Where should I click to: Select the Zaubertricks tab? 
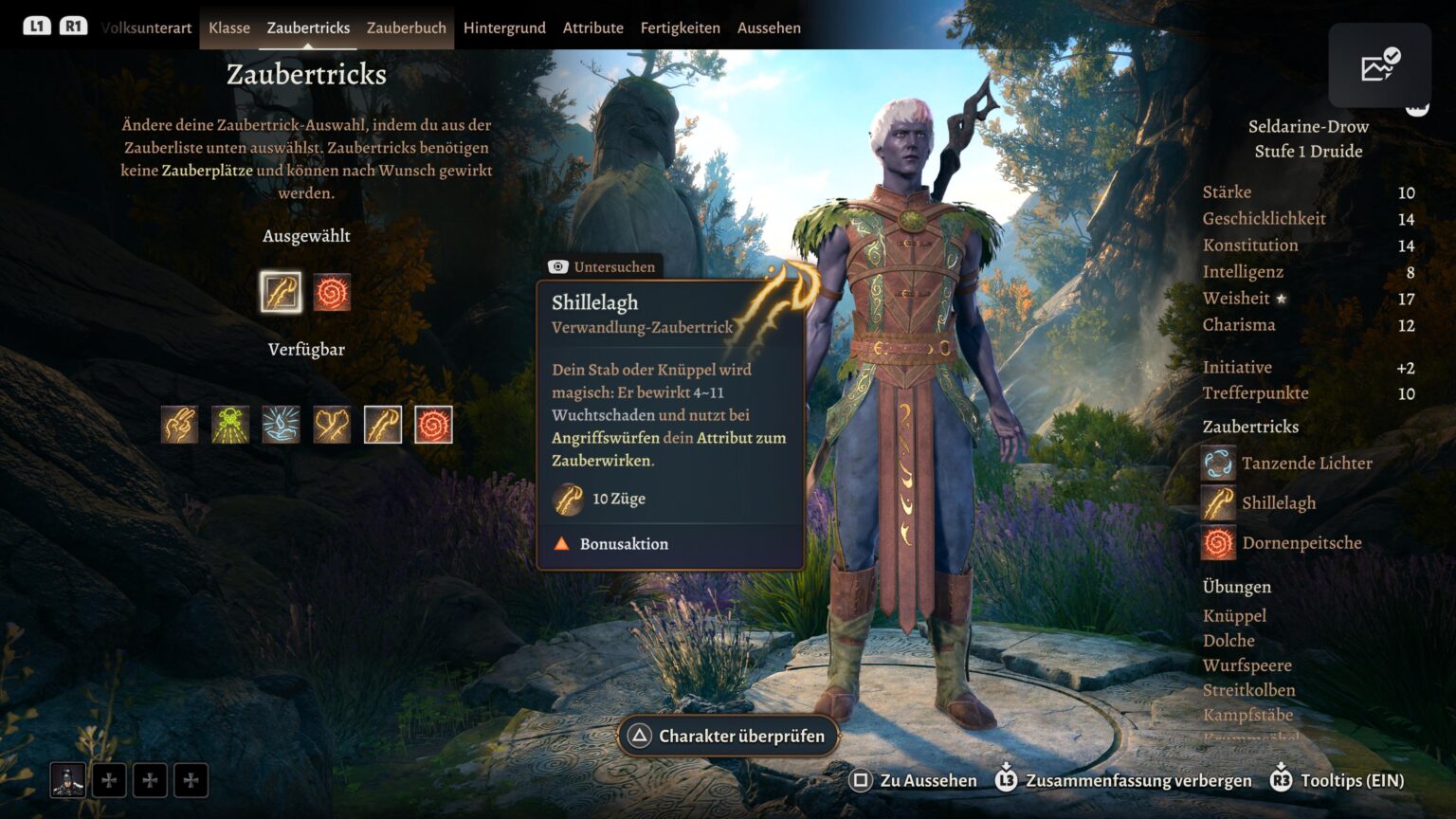(x=308, y=27)
